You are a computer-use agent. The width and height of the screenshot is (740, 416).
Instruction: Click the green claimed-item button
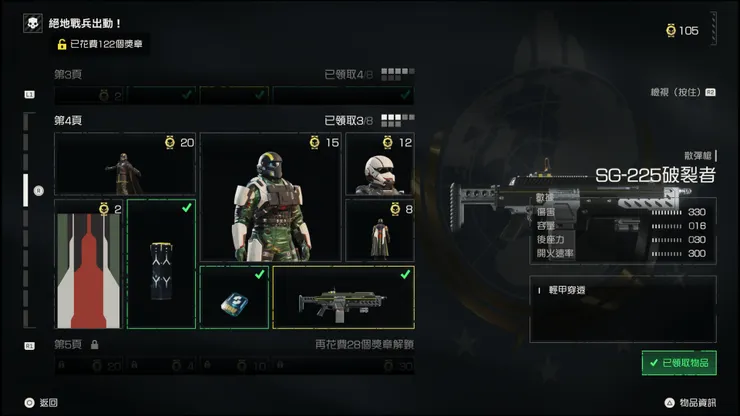click(679, 362)
